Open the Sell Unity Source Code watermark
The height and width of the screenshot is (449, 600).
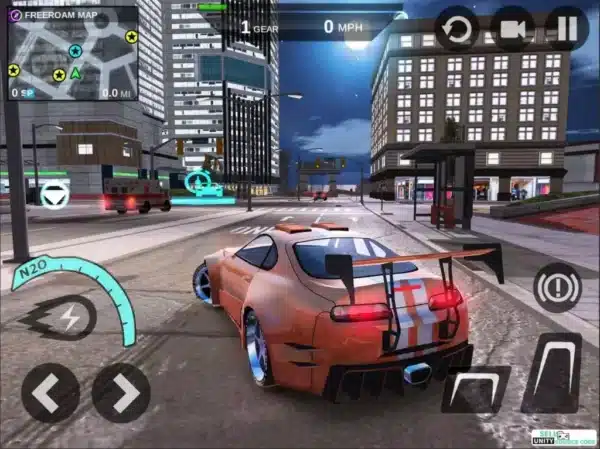(561, 437)
